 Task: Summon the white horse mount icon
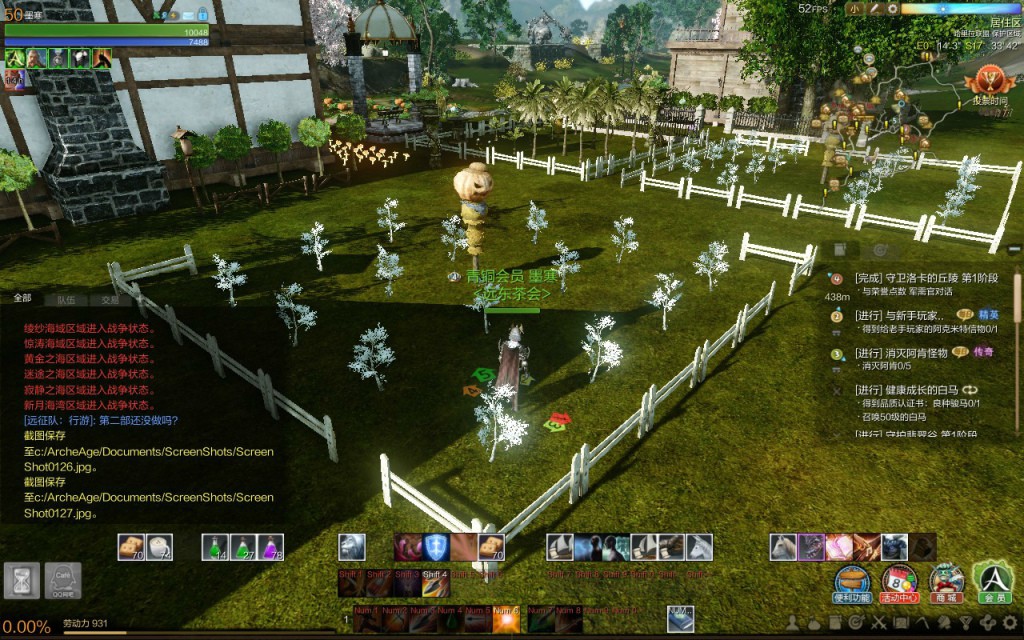pos(698,547)
